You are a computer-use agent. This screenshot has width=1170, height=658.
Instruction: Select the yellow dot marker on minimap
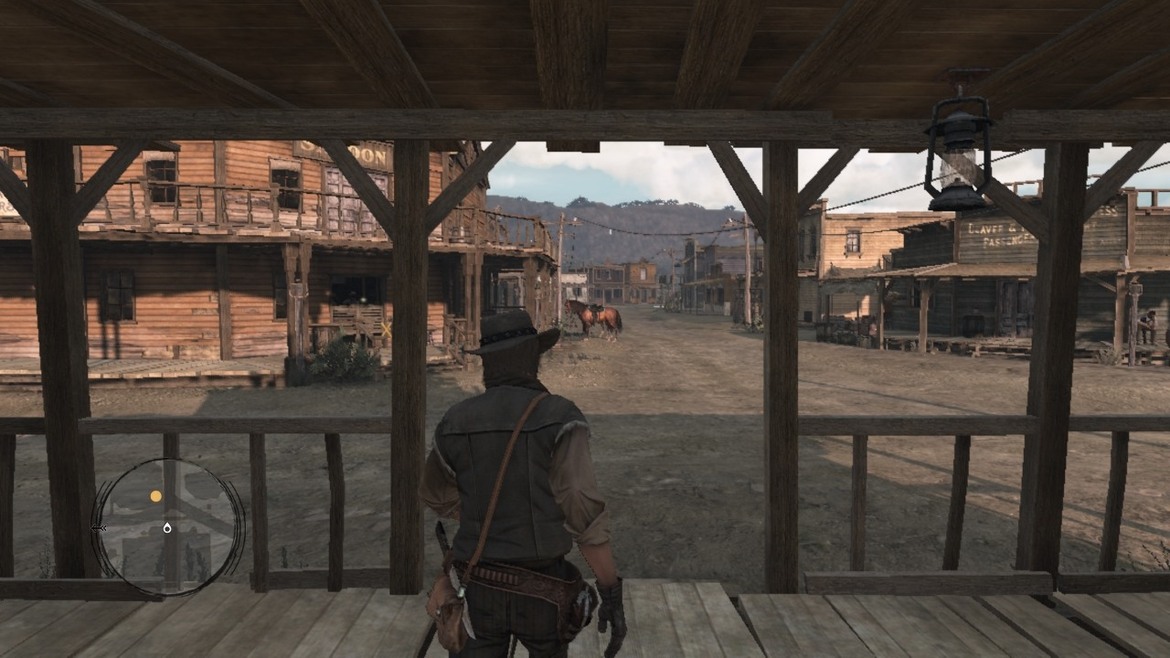(156, 496)
